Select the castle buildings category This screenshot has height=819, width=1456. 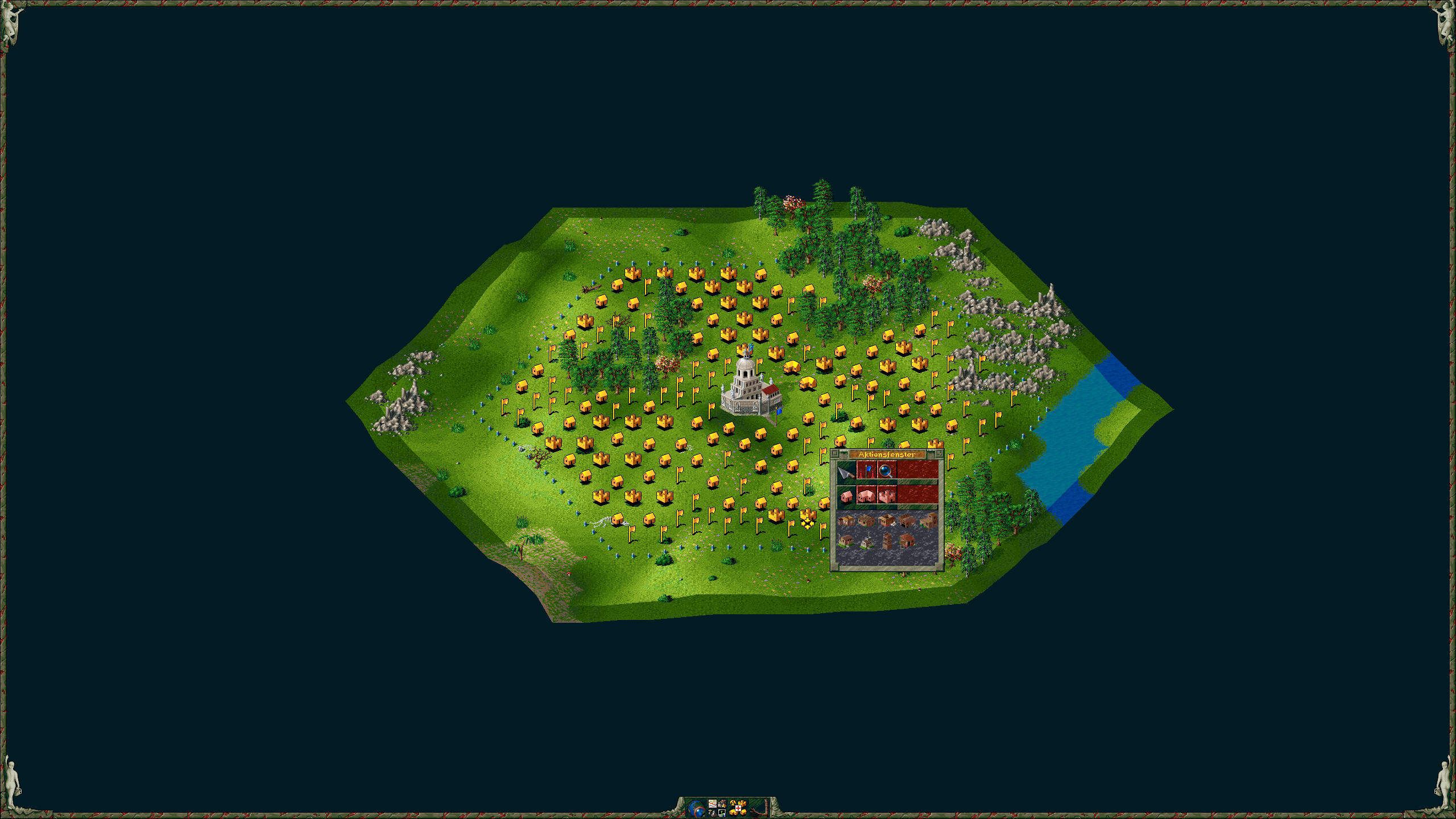887,497
